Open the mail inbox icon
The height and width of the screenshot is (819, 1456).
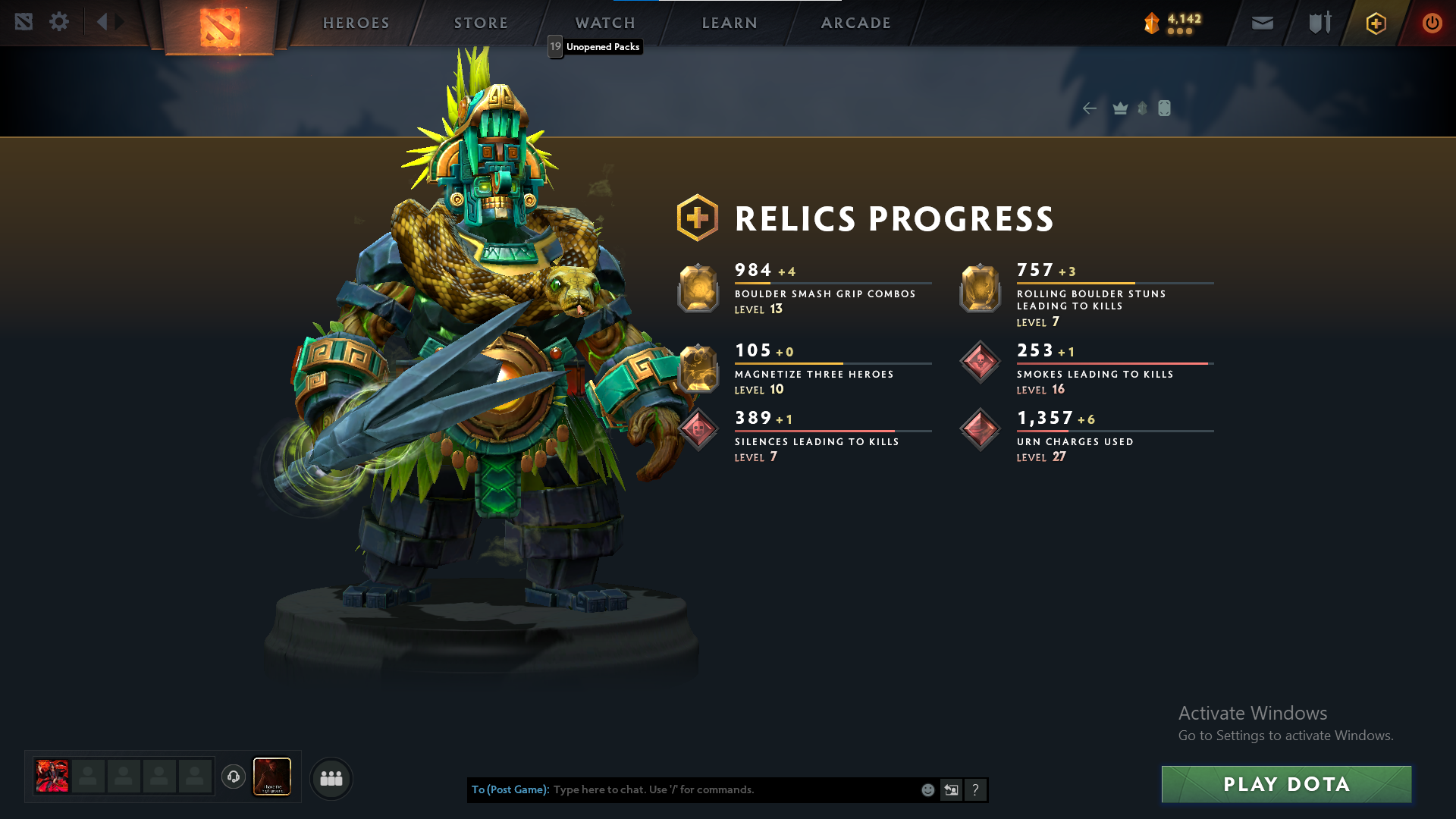click(x=1261, y=23)
